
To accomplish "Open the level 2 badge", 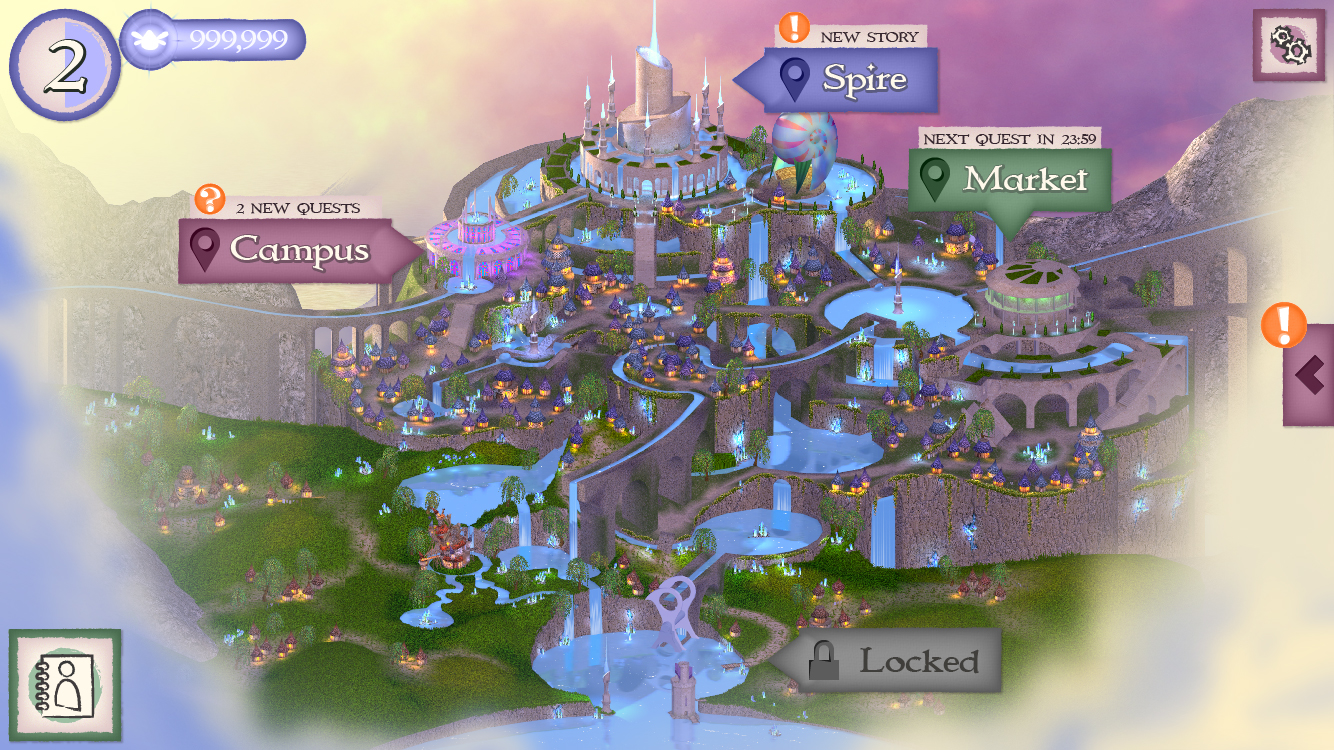I will coord(65,66).
